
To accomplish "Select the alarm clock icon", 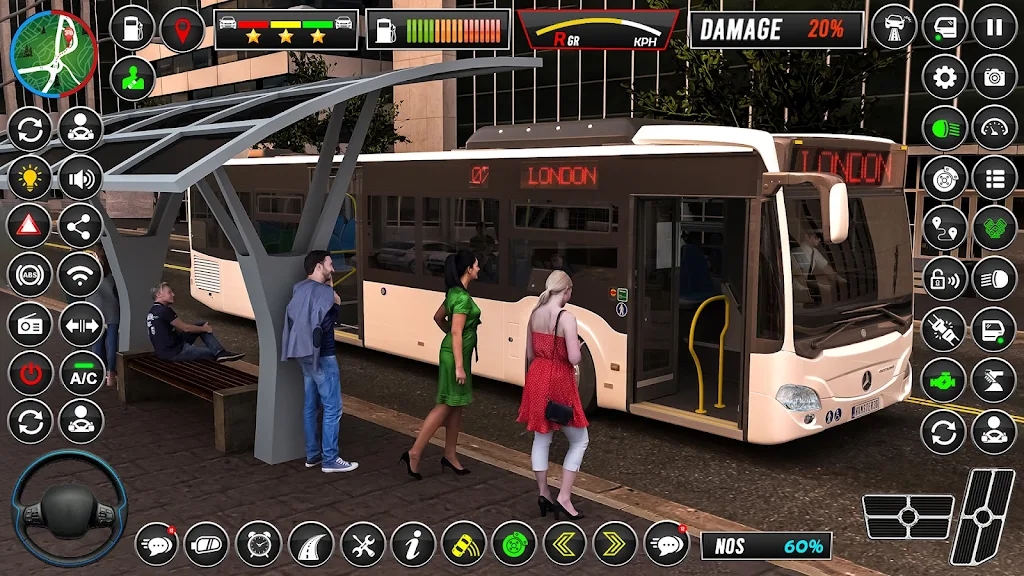I will (259, 544).
